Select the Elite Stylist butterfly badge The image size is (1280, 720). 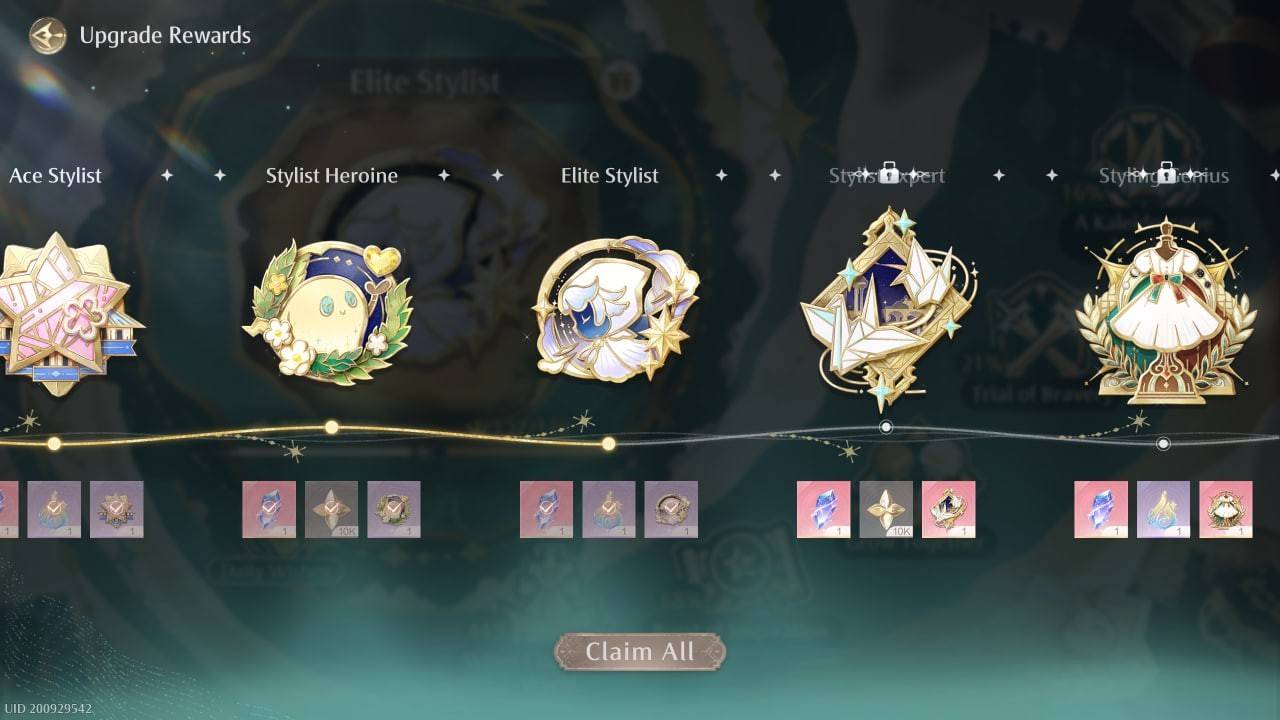click(610, 305)
